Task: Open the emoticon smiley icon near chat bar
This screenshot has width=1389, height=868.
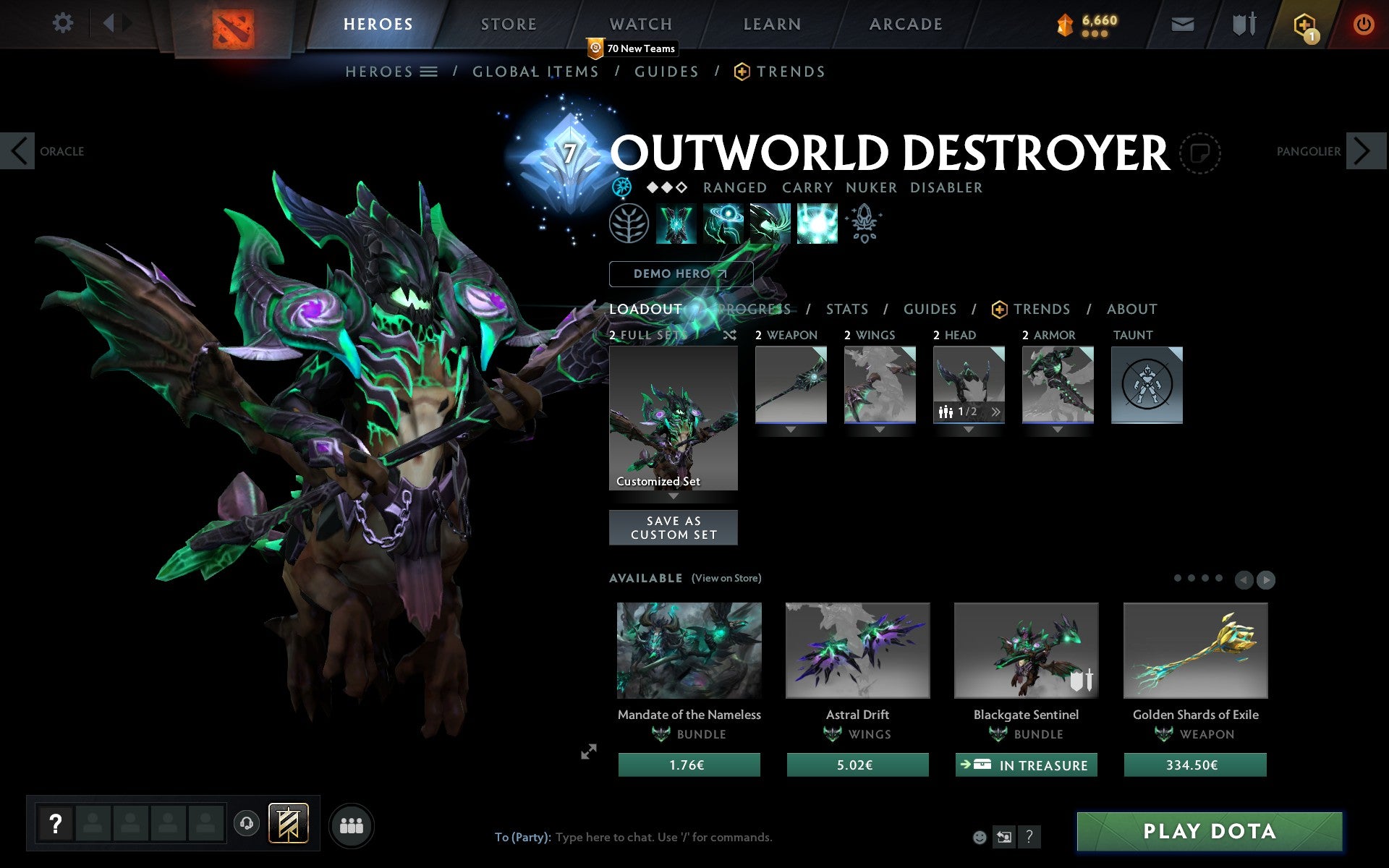Action: (x=981, y=838)
